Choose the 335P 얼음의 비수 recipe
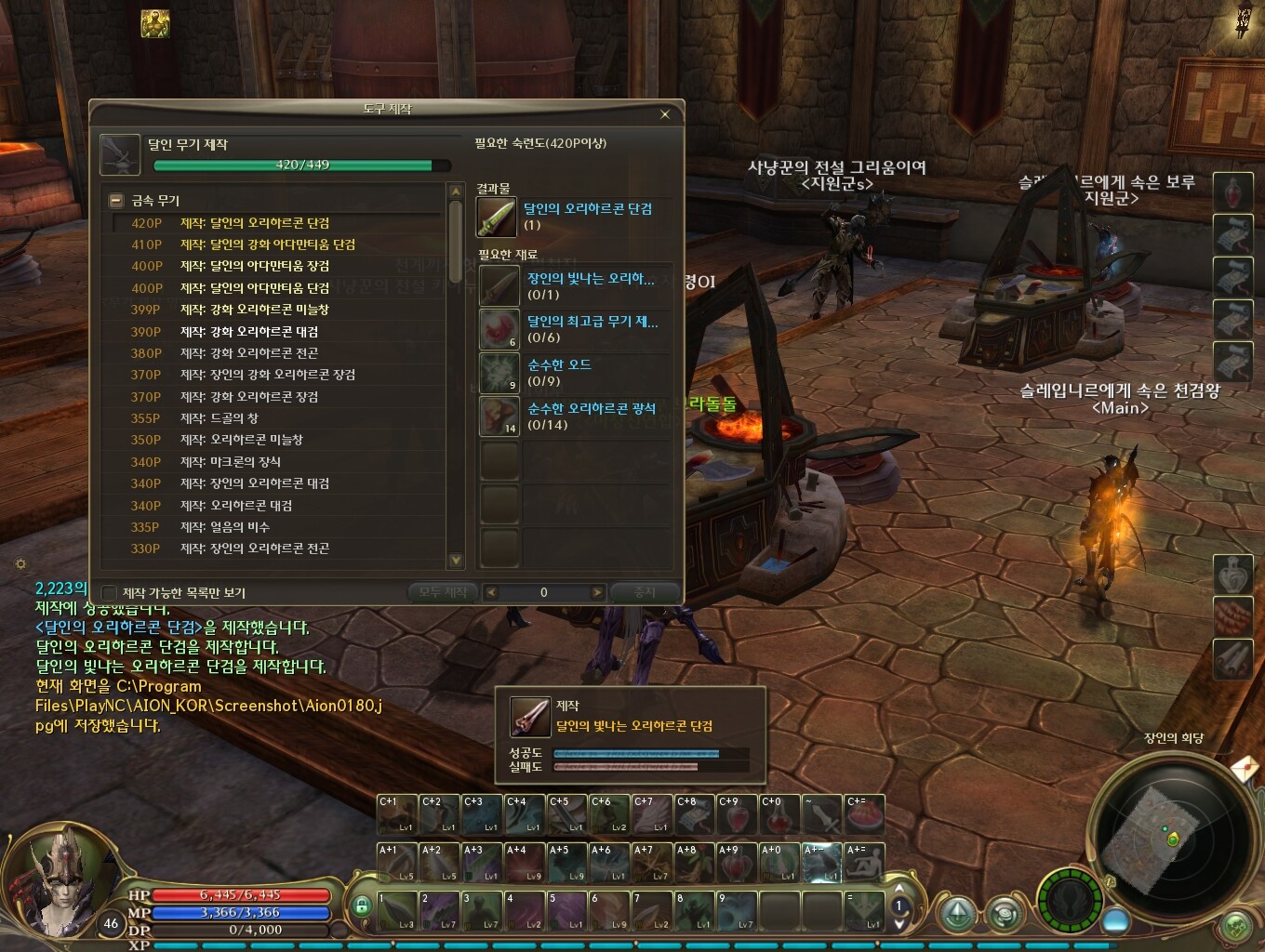This screenshot has width=1265, height=952. 224,527
